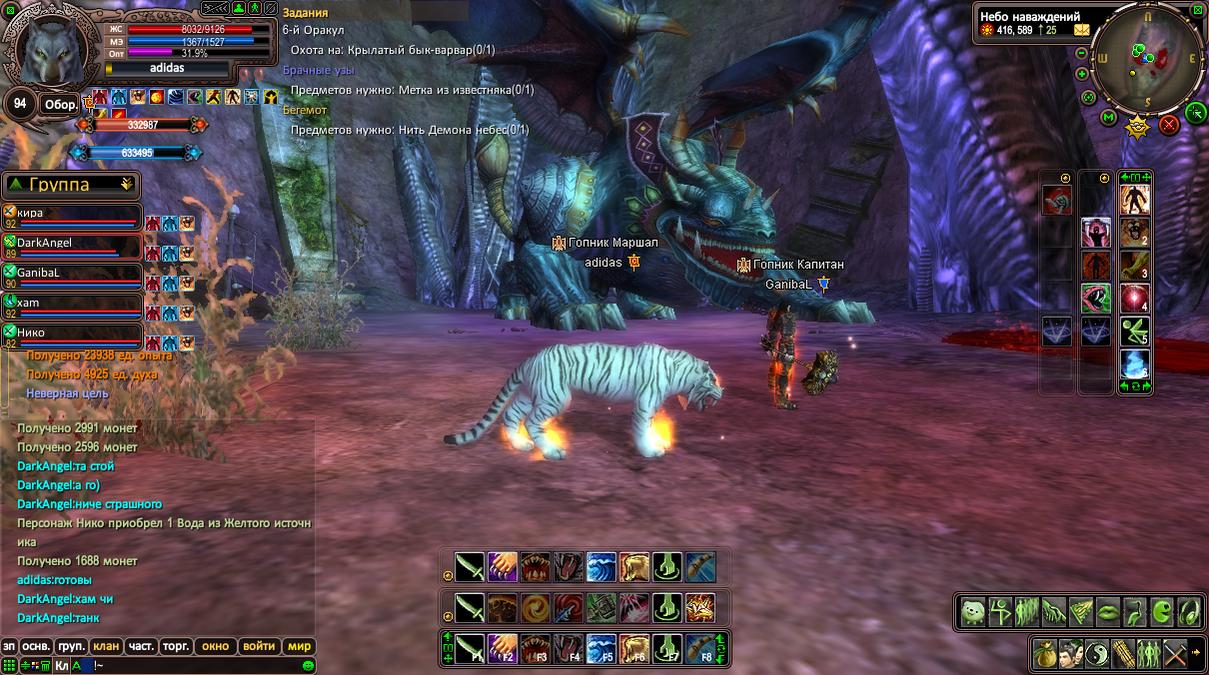The width and height of the screenshot is (1209, 675).
Task: Switch to the торг. chat tab
Action: pyautogui.click(x=175, y=646)
